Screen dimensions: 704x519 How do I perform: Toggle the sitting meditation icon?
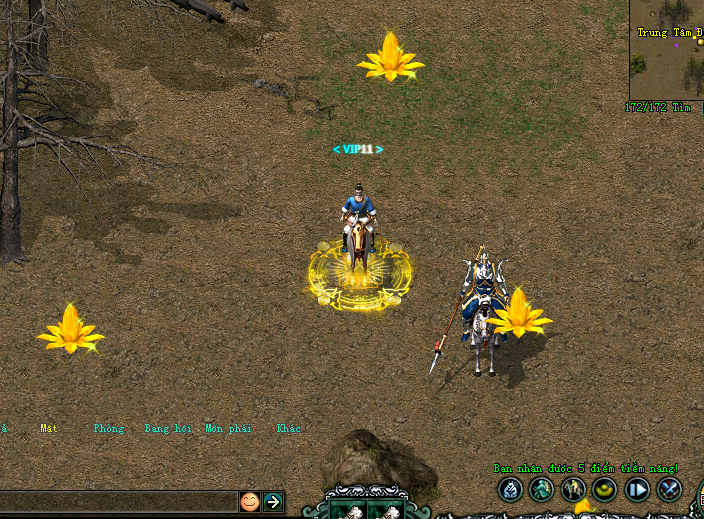click(511, 490)
